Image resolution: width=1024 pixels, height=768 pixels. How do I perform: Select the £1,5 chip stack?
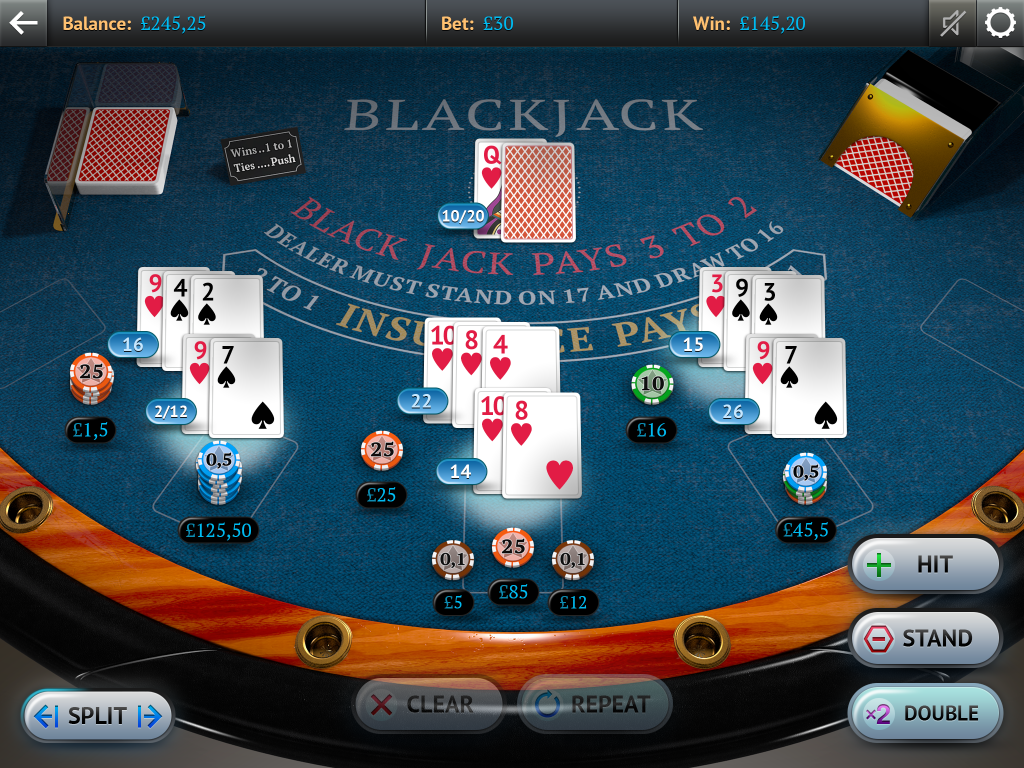[91, 377]
